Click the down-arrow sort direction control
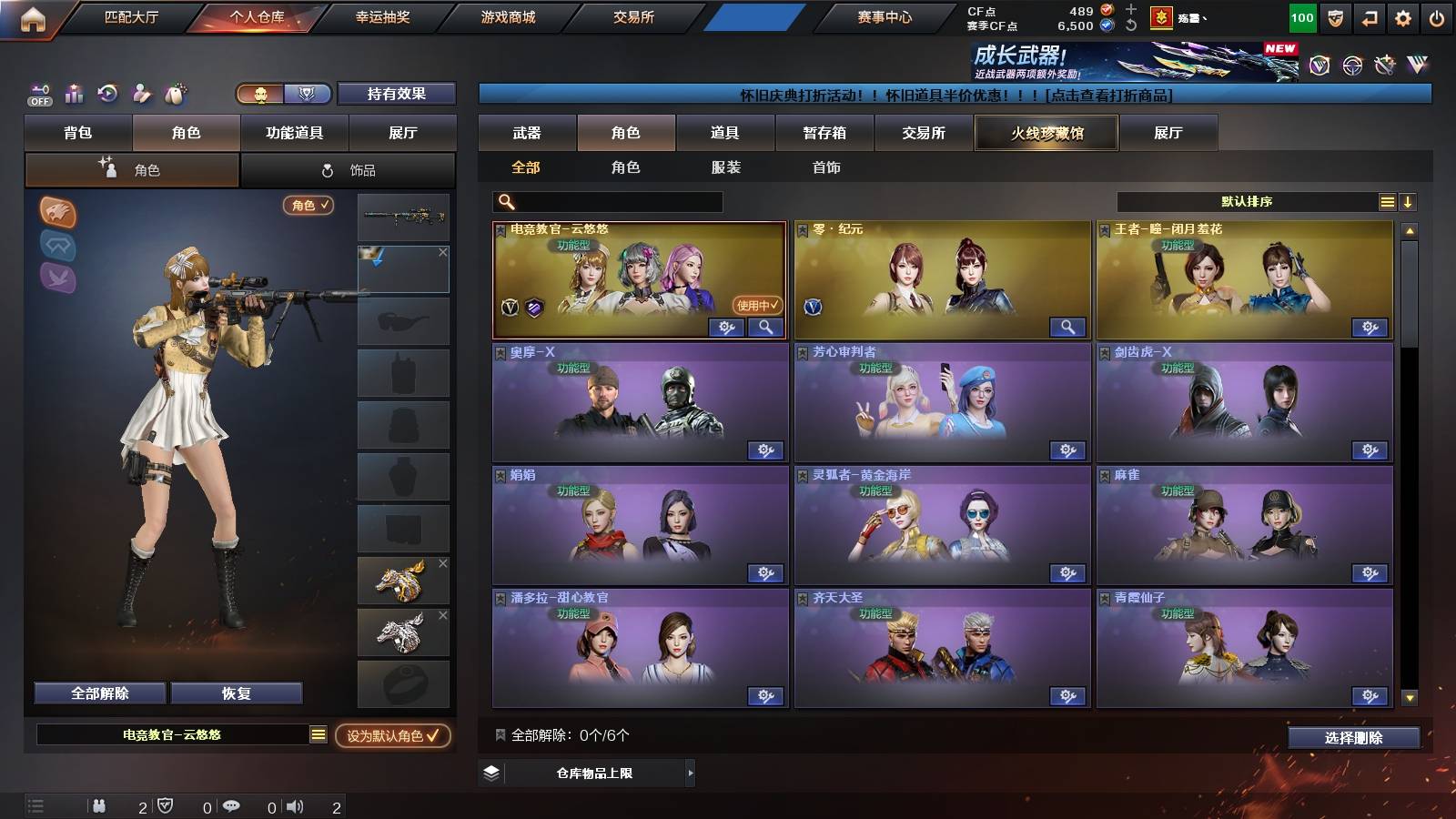 pyautogui.click(x=1407, y=201)
